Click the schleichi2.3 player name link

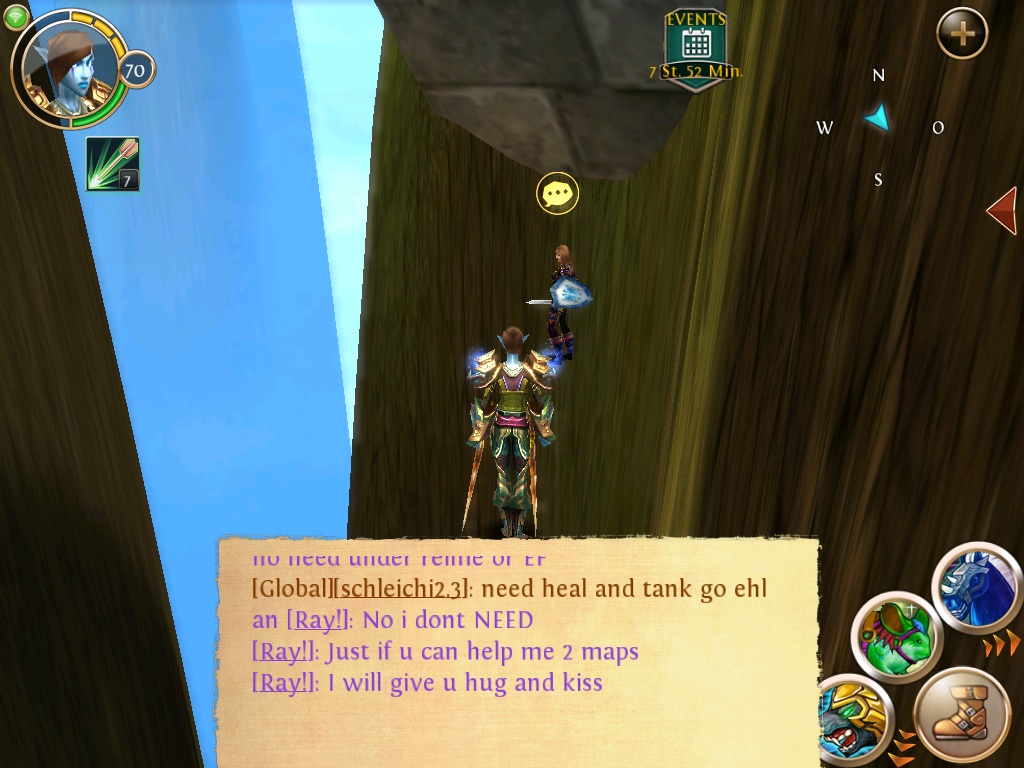[400, 588]
